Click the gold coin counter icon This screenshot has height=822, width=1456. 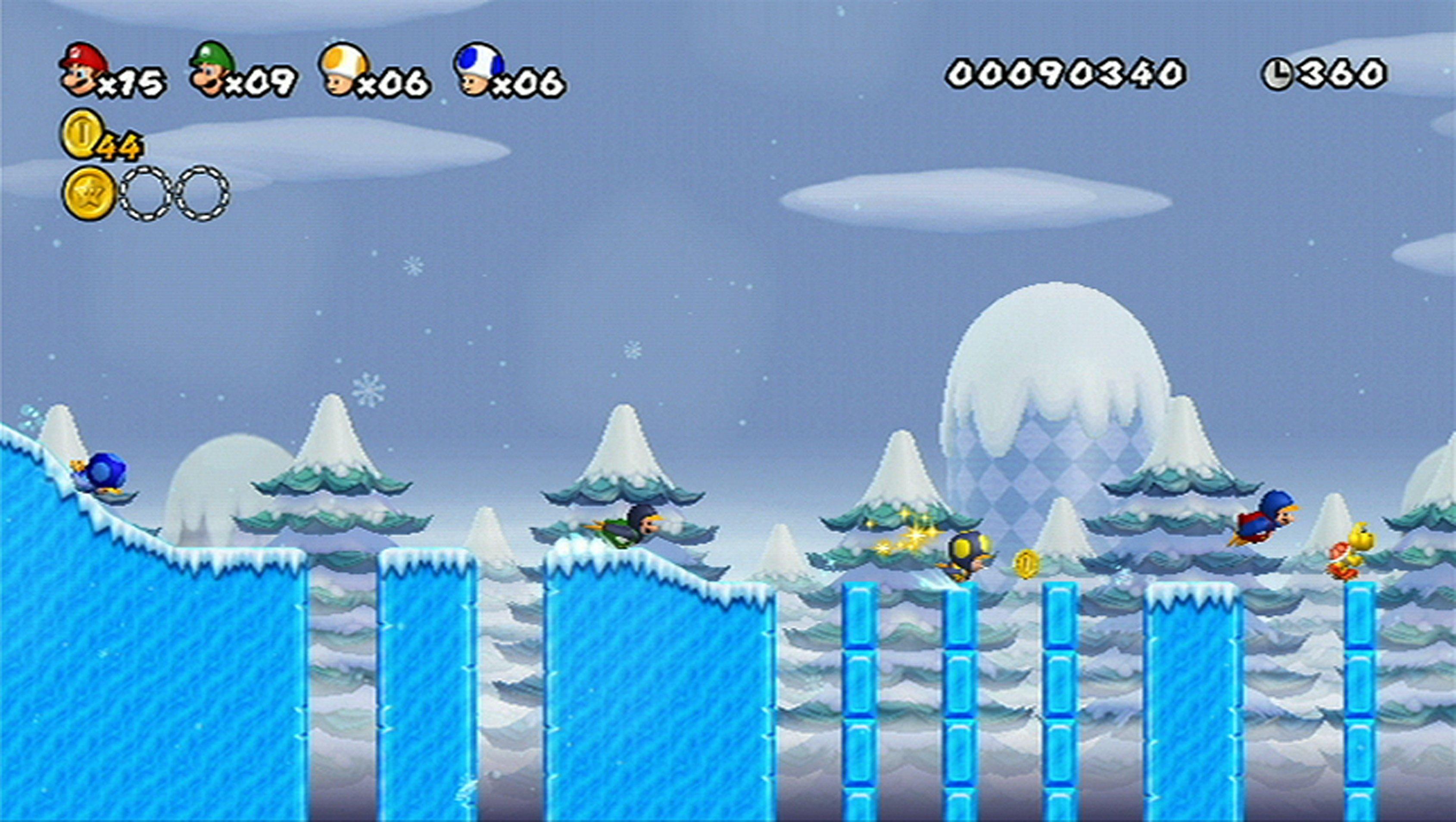pos(83,134)
